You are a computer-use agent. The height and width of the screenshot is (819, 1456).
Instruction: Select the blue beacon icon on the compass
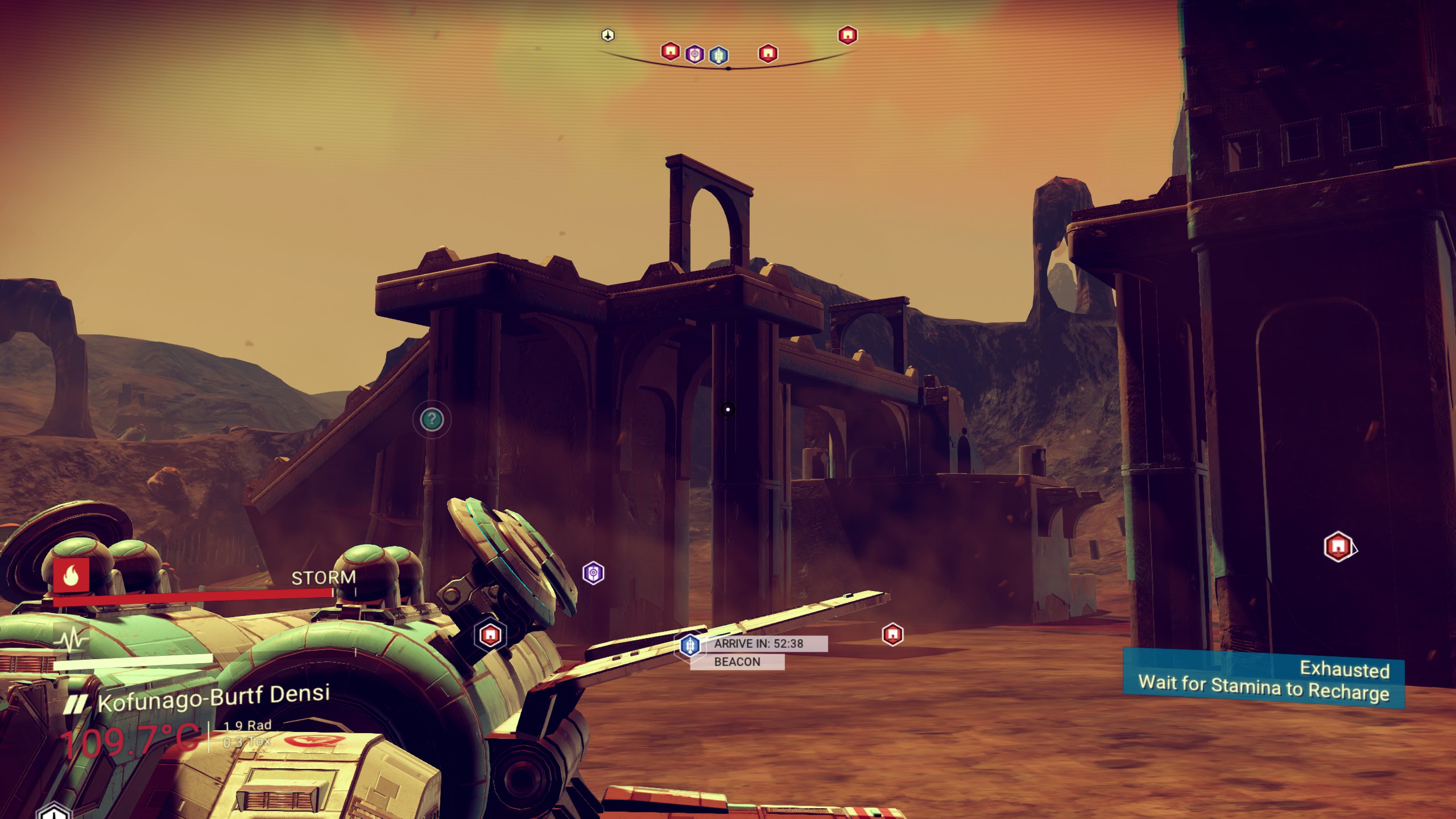coord(718,55)
